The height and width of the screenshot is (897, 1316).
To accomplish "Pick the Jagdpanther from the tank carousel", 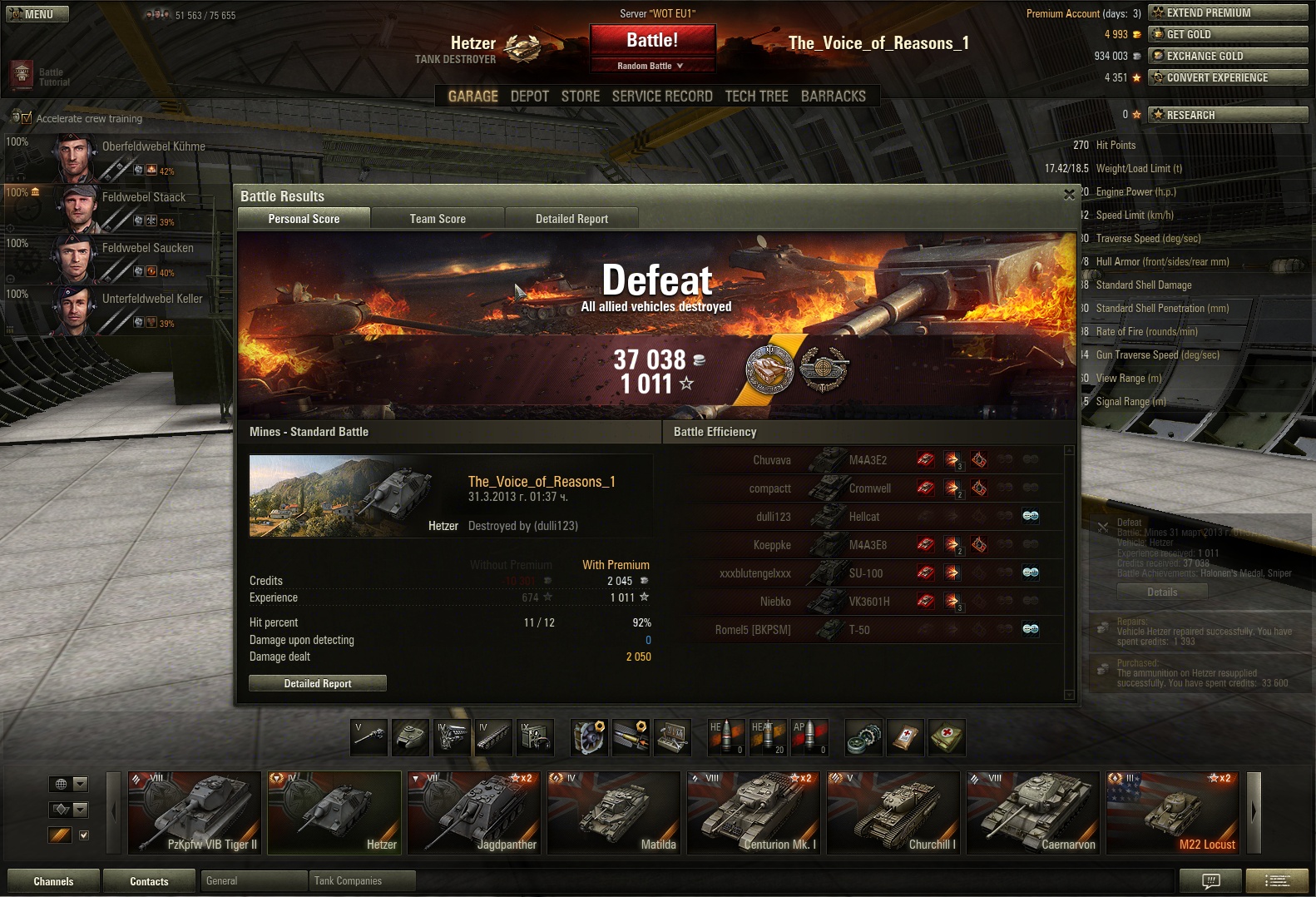I will click(x=475, y=813).
